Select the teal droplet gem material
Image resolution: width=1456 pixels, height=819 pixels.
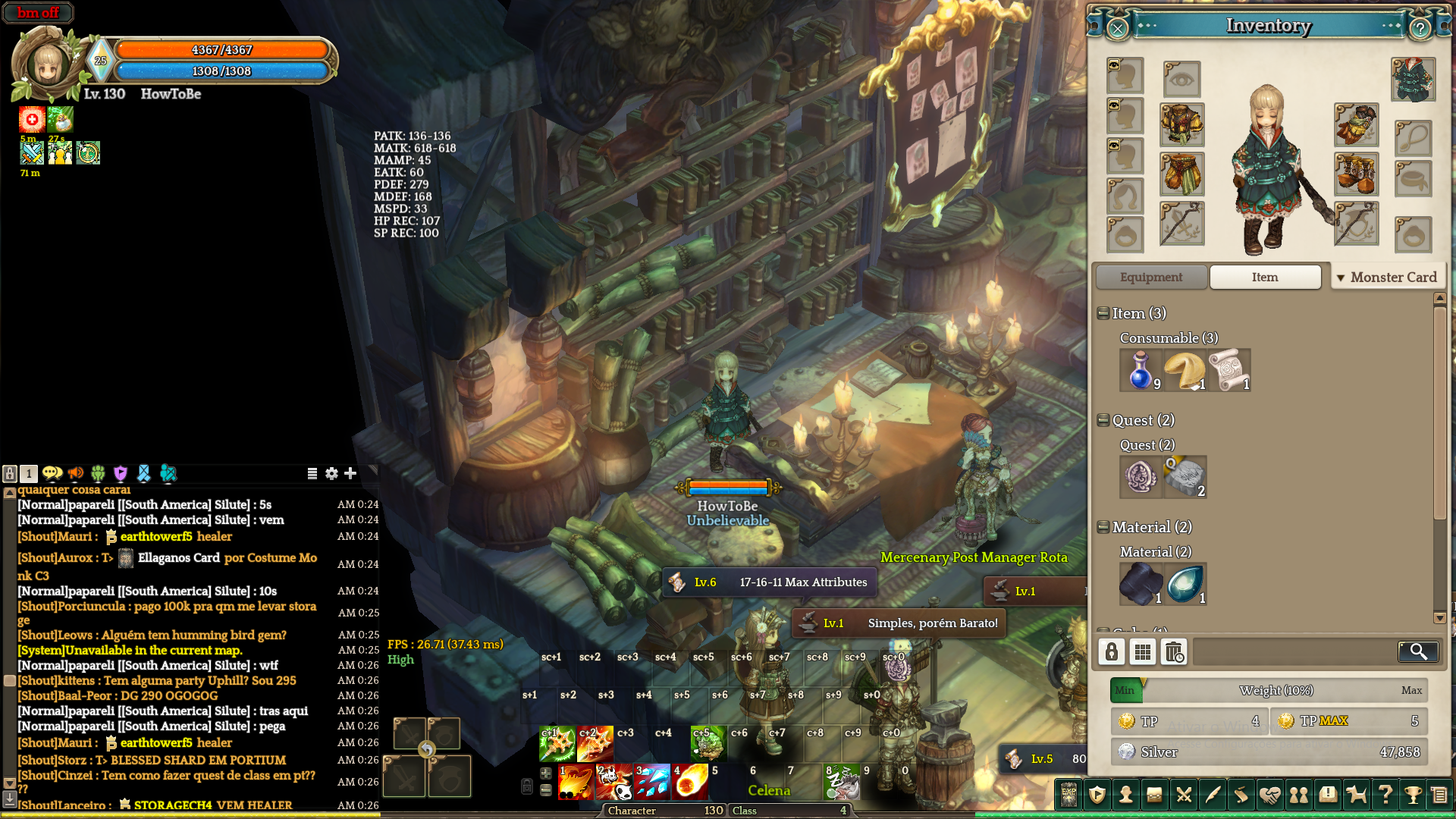1185,584
